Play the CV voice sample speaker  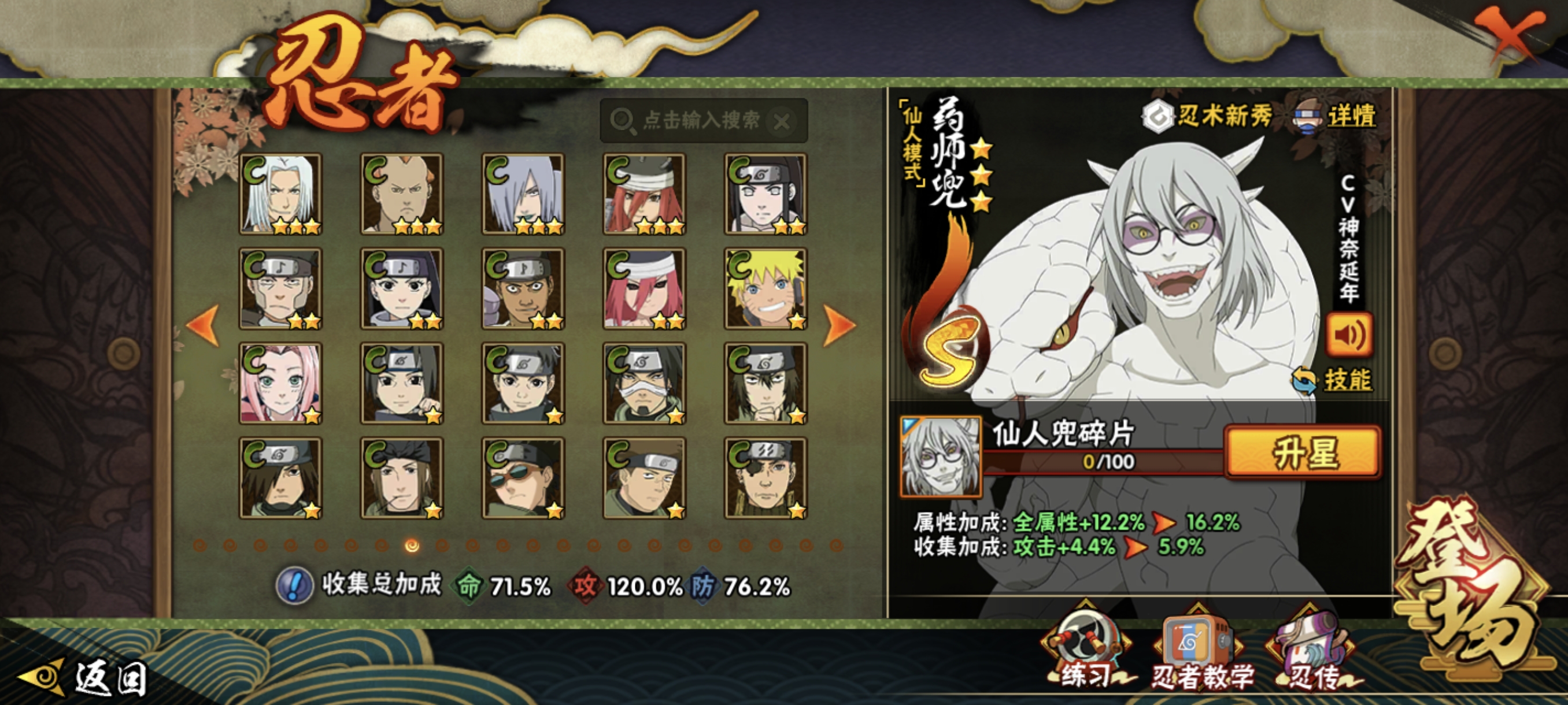click(1349, 335)
